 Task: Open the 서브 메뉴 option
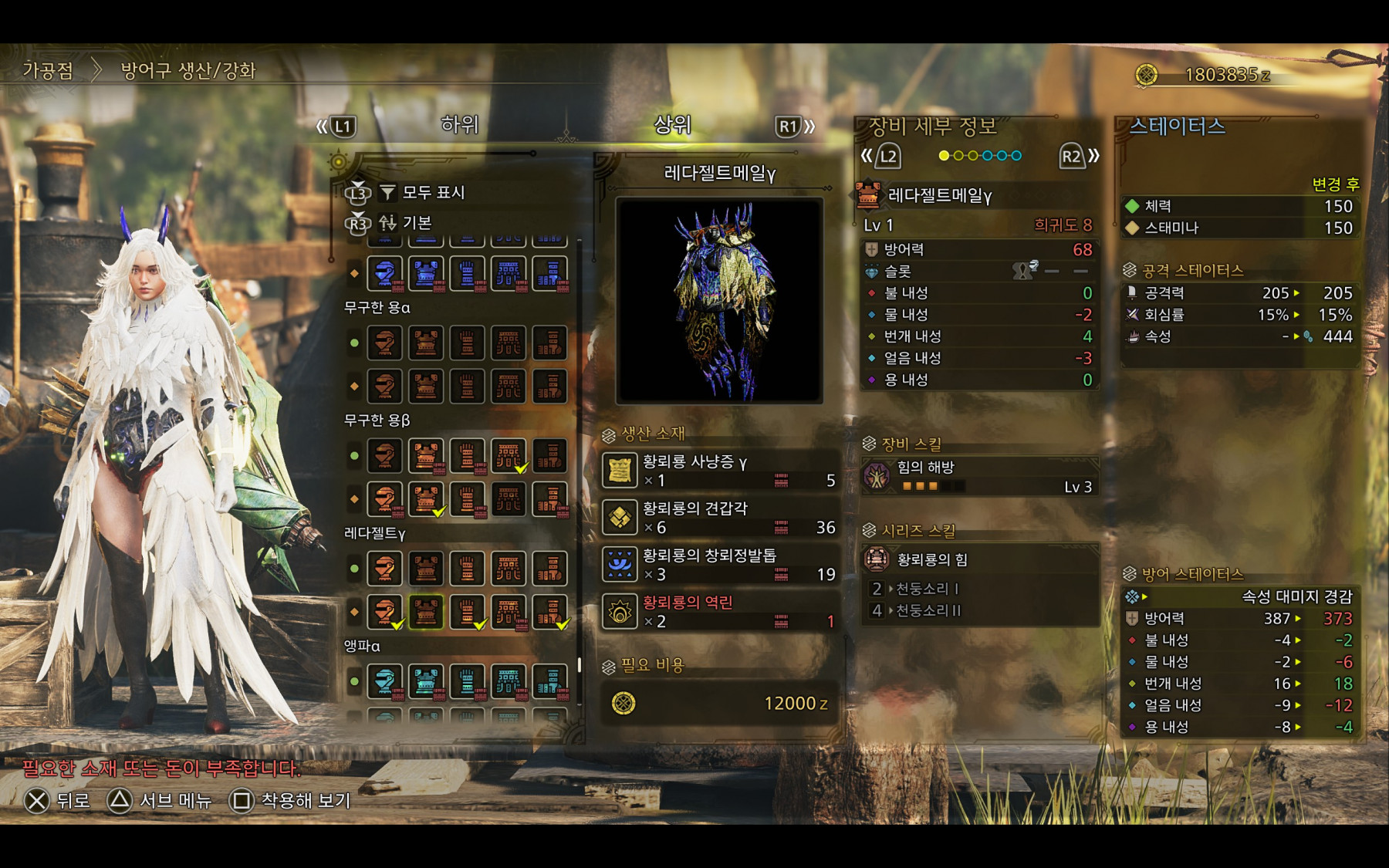(x=160, y=801)
